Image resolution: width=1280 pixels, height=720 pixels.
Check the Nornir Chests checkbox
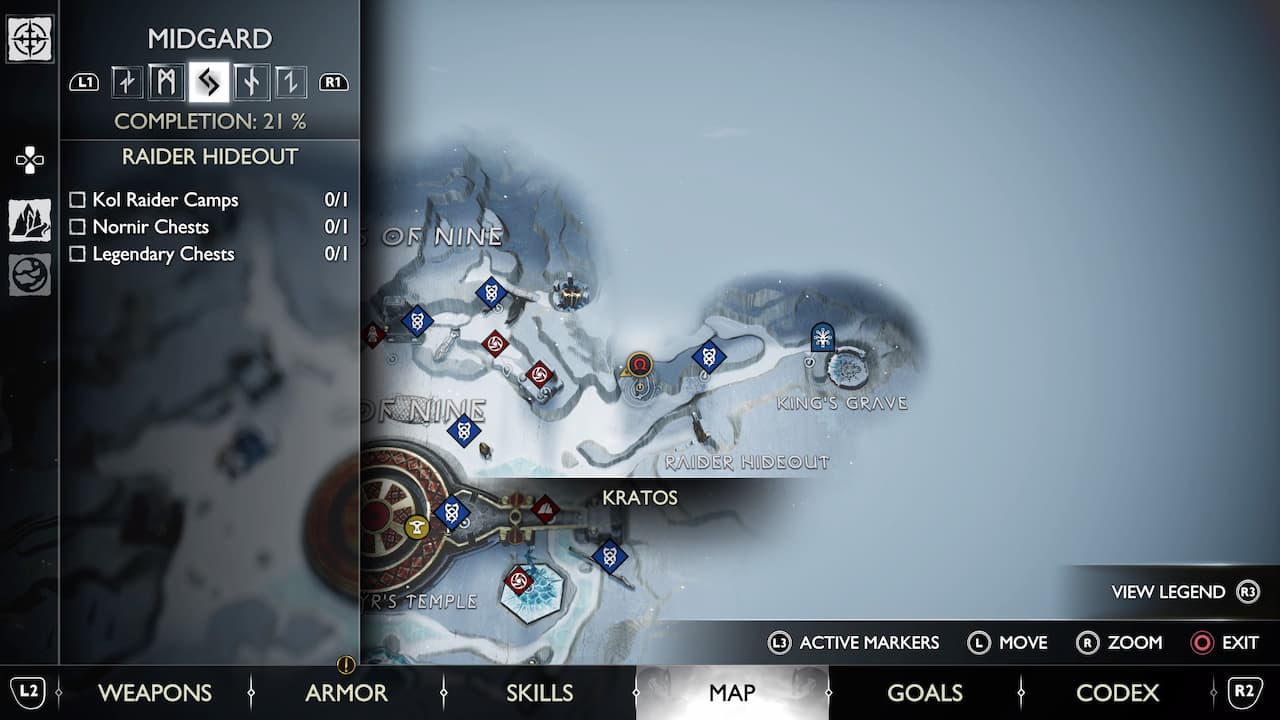(x=77, y=226)
